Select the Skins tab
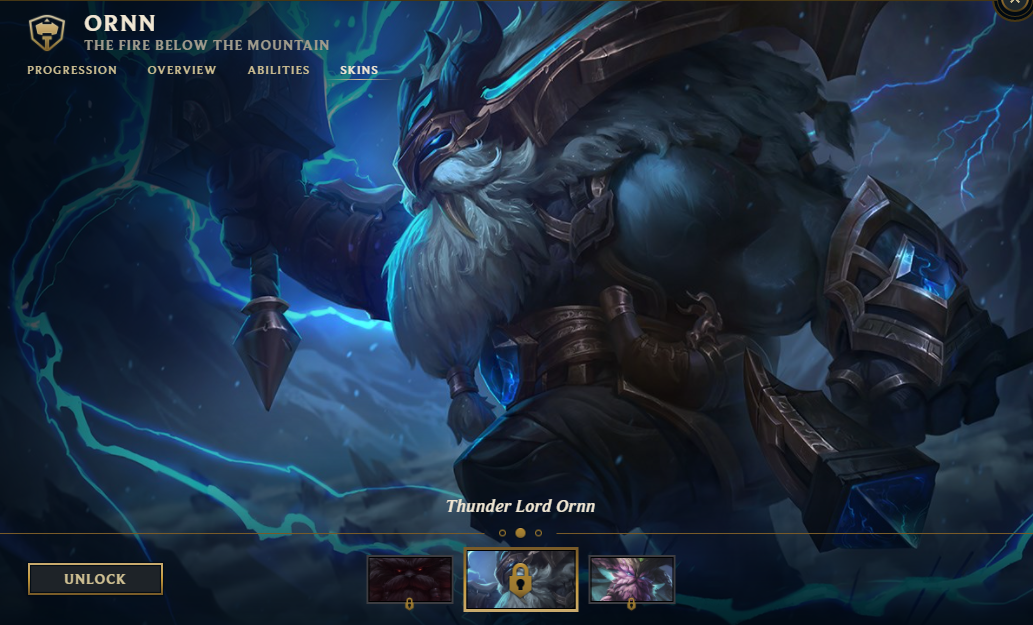This screenshot has height=625, width=1033. coord(359,70)
